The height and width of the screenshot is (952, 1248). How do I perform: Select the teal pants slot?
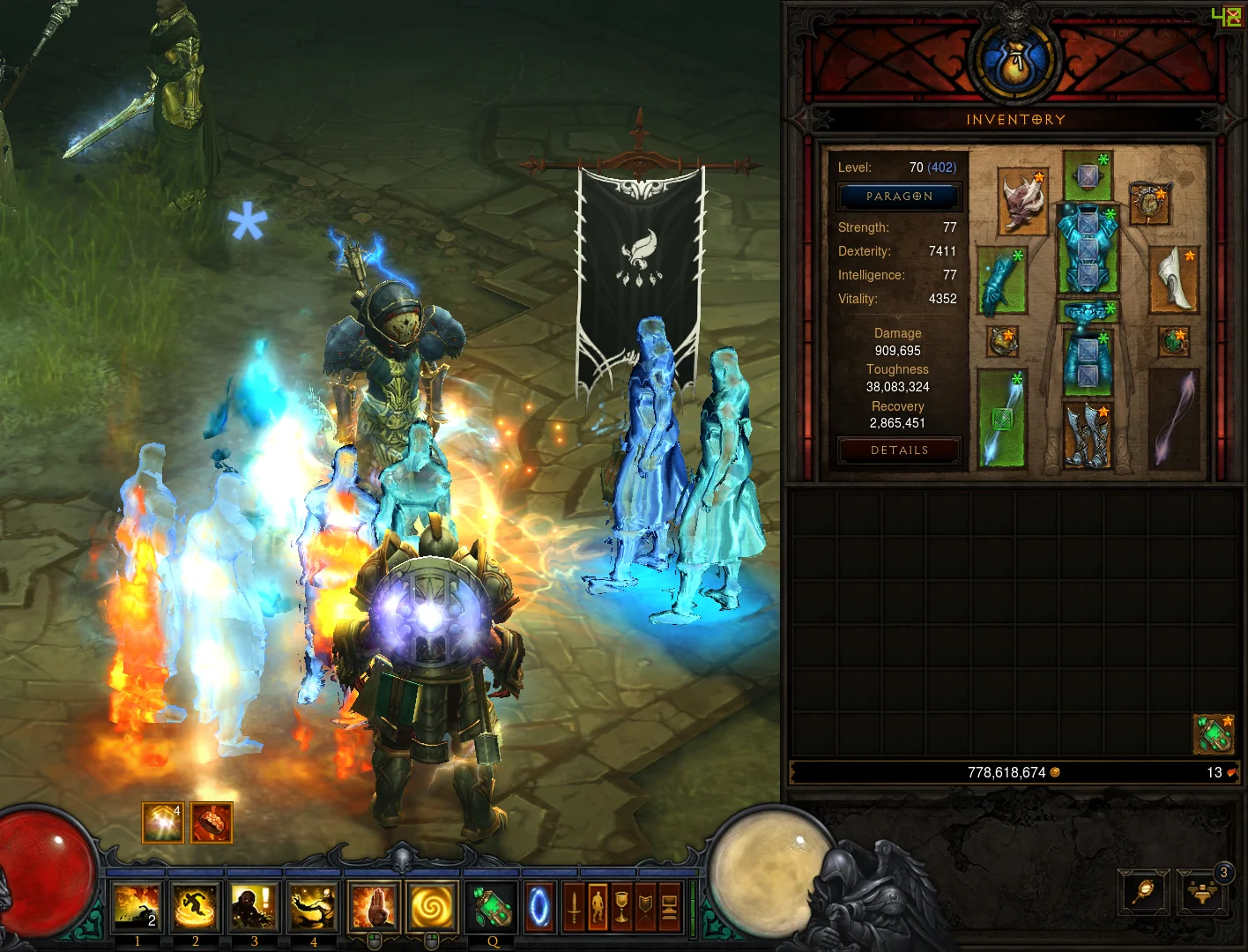click(x=1088, y=361)
